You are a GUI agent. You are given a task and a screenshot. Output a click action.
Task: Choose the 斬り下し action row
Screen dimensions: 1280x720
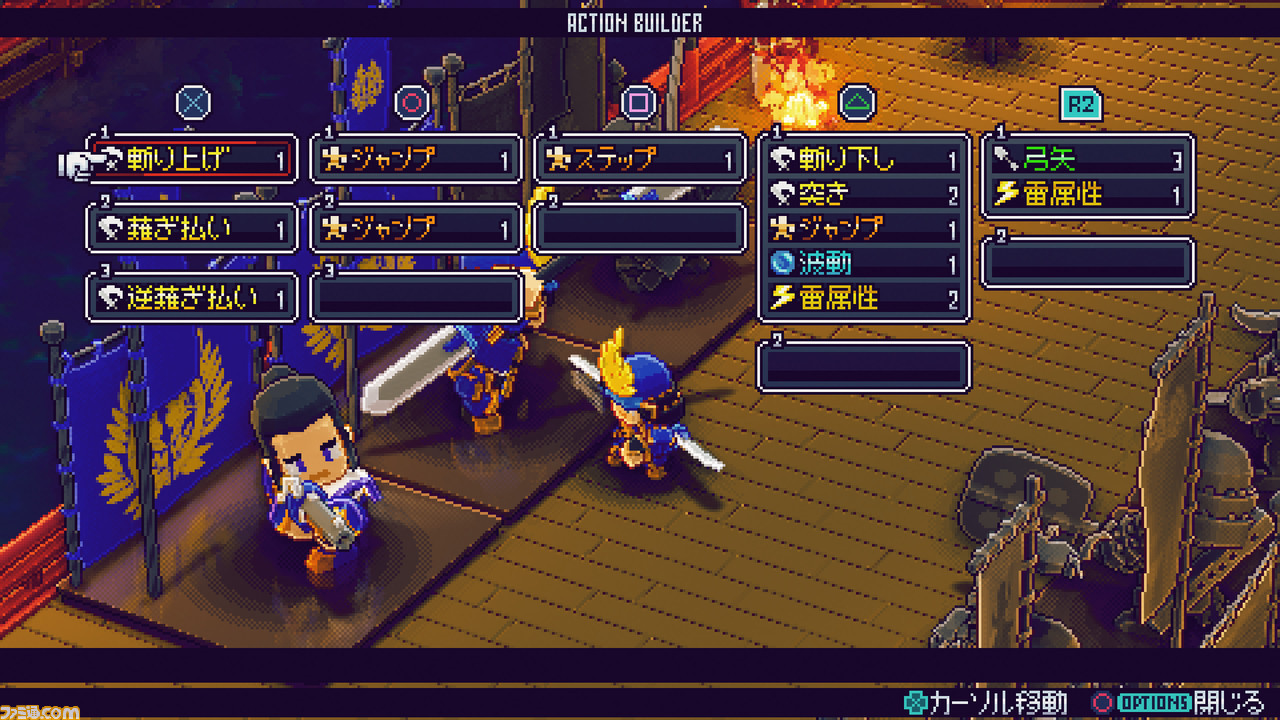coord(864,159)
